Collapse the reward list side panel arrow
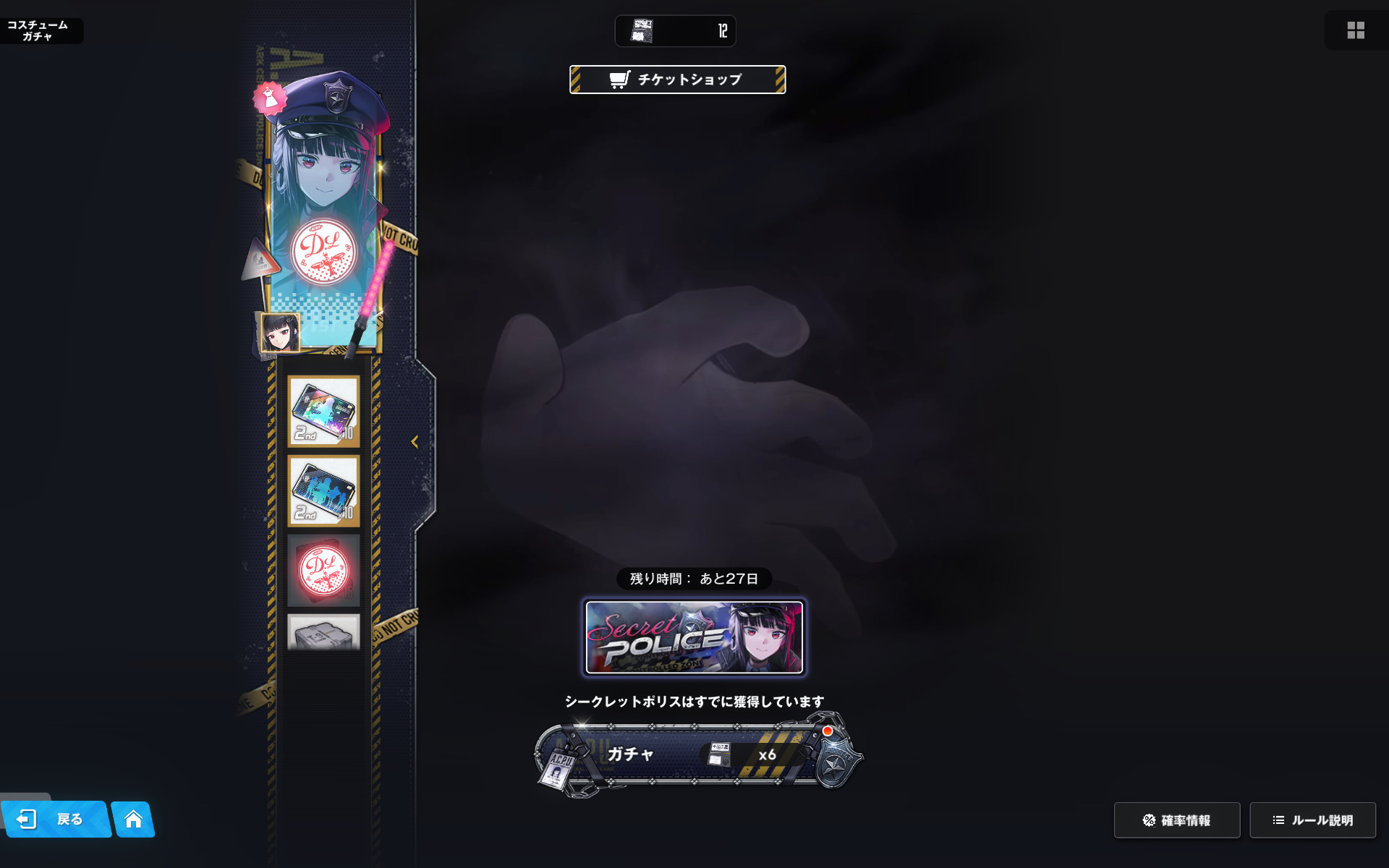The image size is (1389, 868). pos(415,442)
